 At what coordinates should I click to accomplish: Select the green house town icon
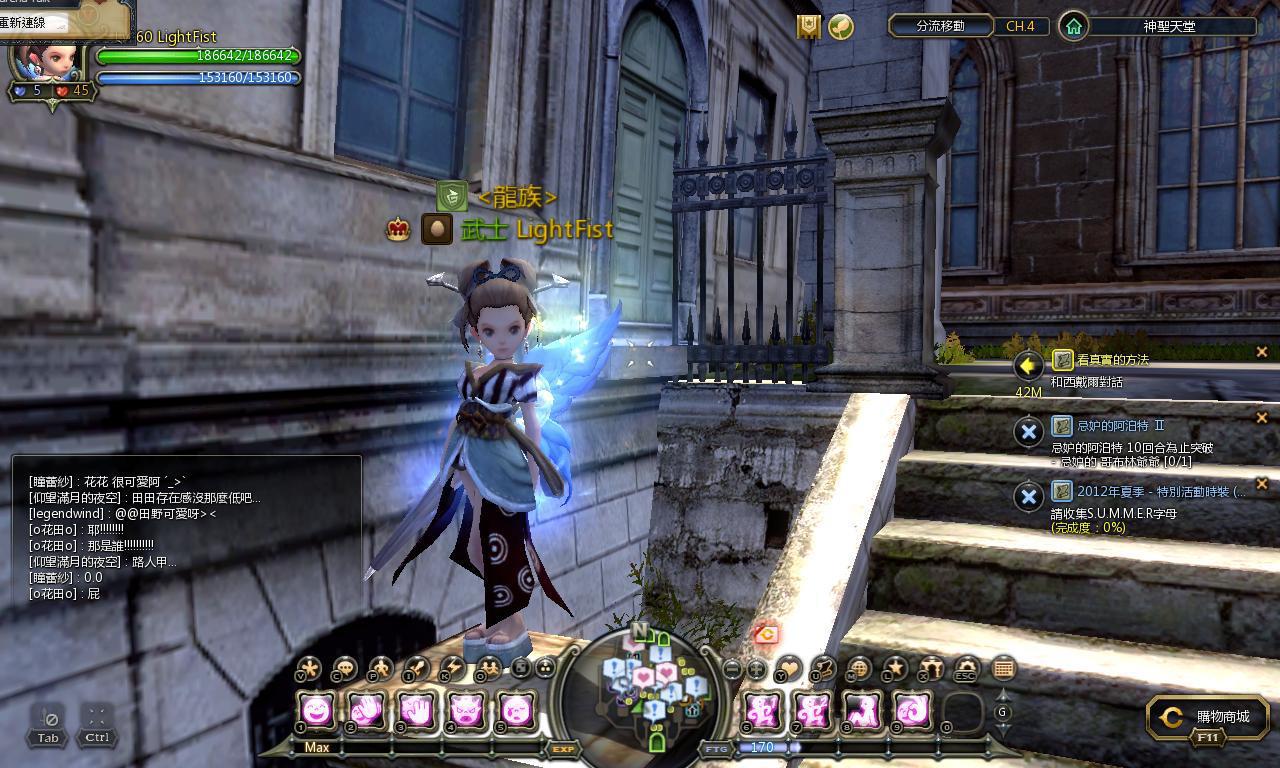coord(1073,26)
